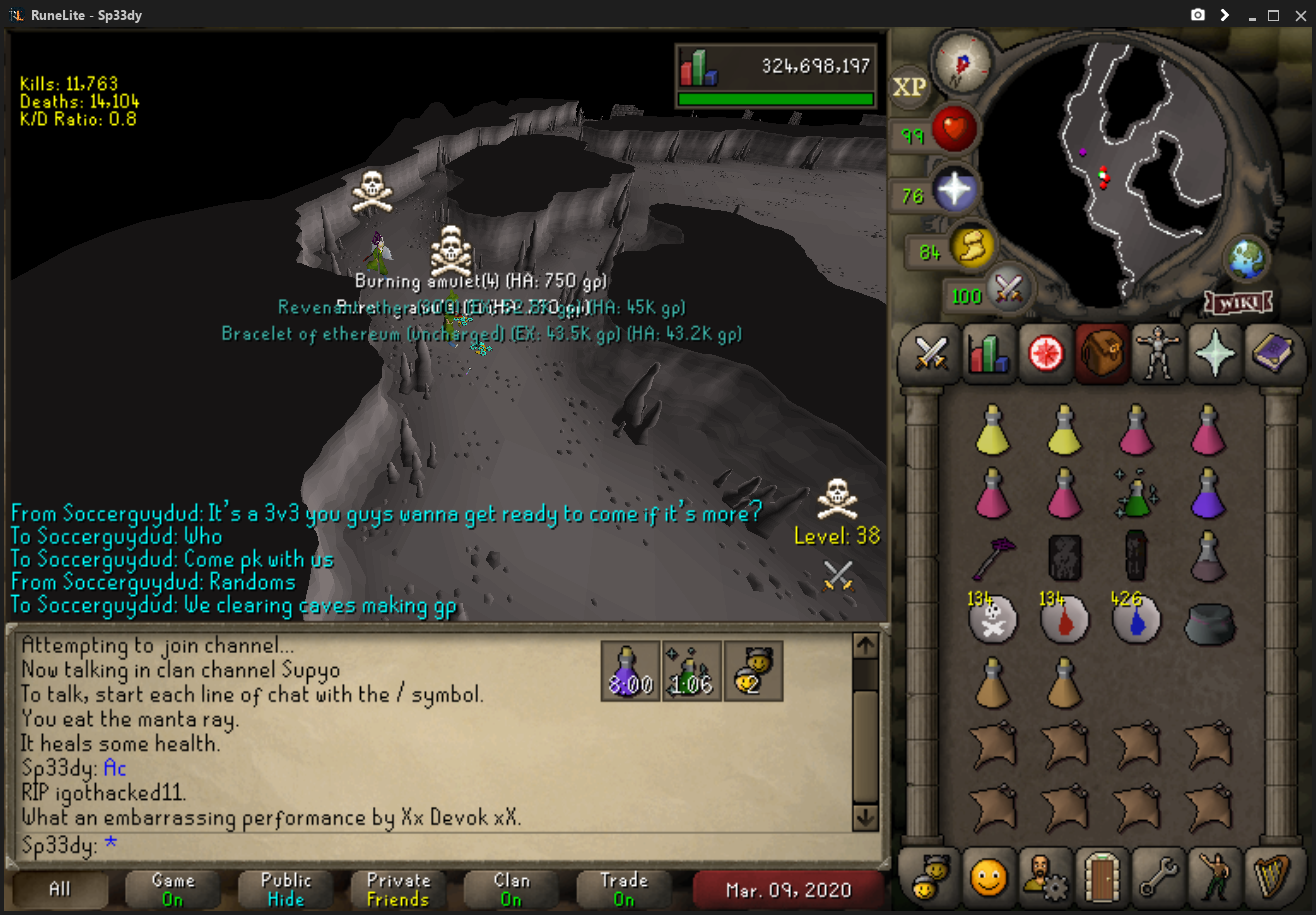Open the Combat Options crossed swords tab
1316x915 pixels.
click(932, 354)
